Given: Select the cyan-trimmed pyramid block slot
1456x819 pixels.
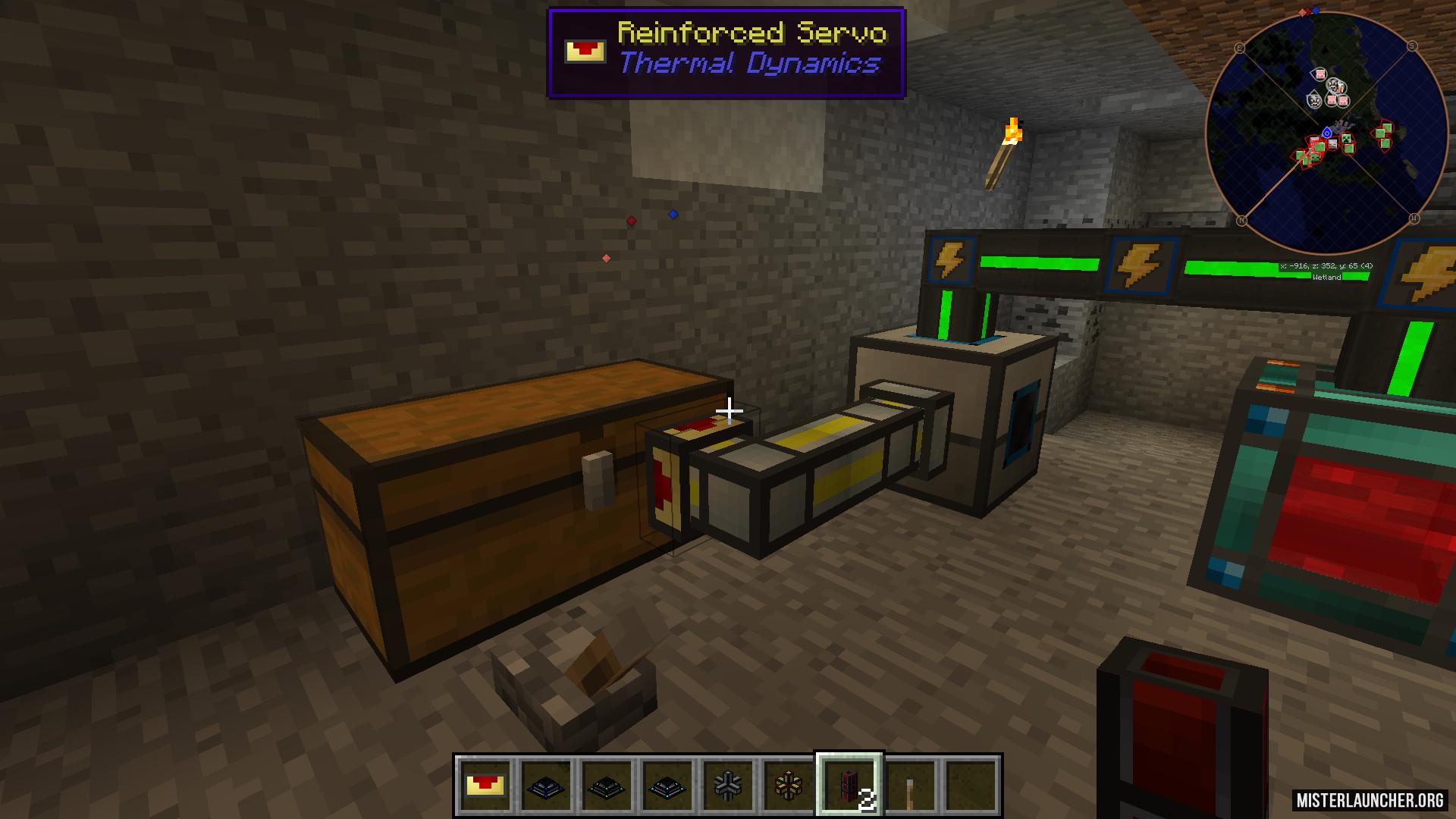Looking at the screenshot, I should pyautogui.click(x=667, y=786).
